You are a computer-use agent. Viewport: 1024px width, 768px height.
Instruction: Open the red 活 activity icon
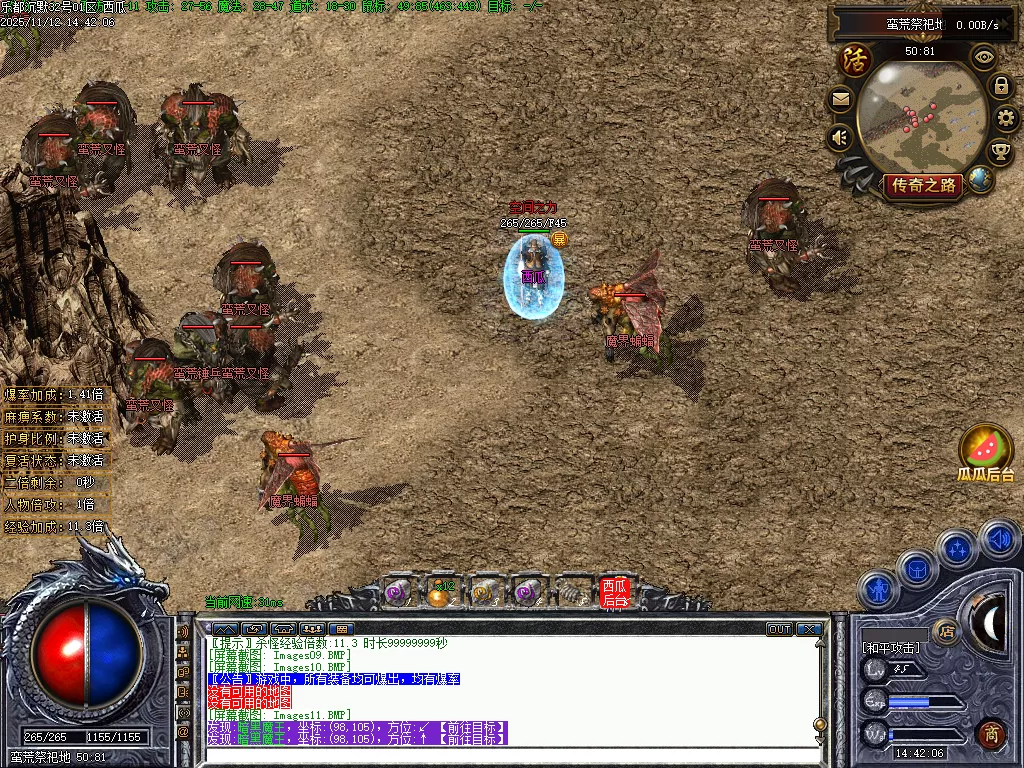[856, 60]
